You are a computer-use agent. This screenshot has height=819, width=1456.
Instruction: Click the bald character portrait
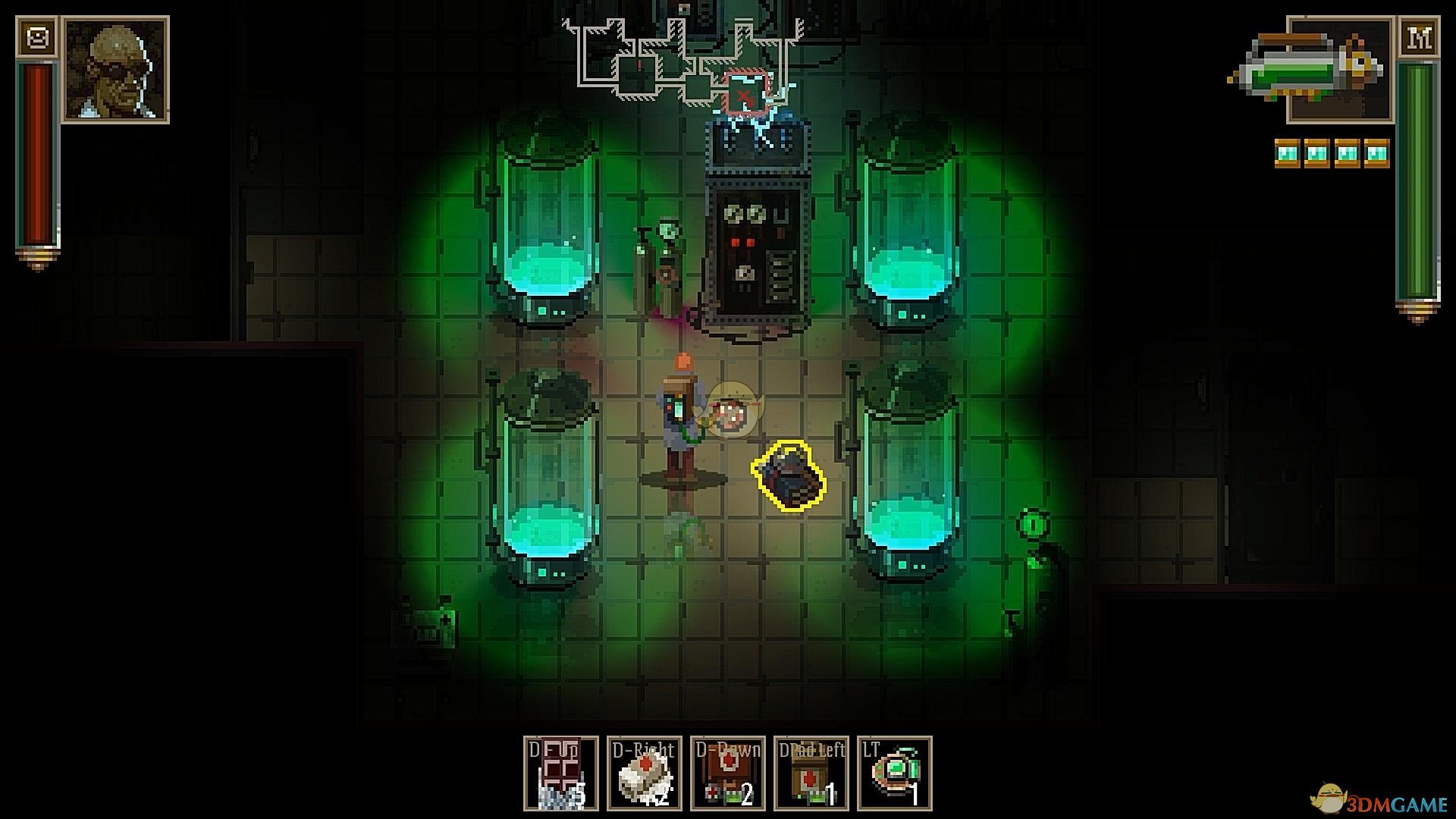[116, 69]
